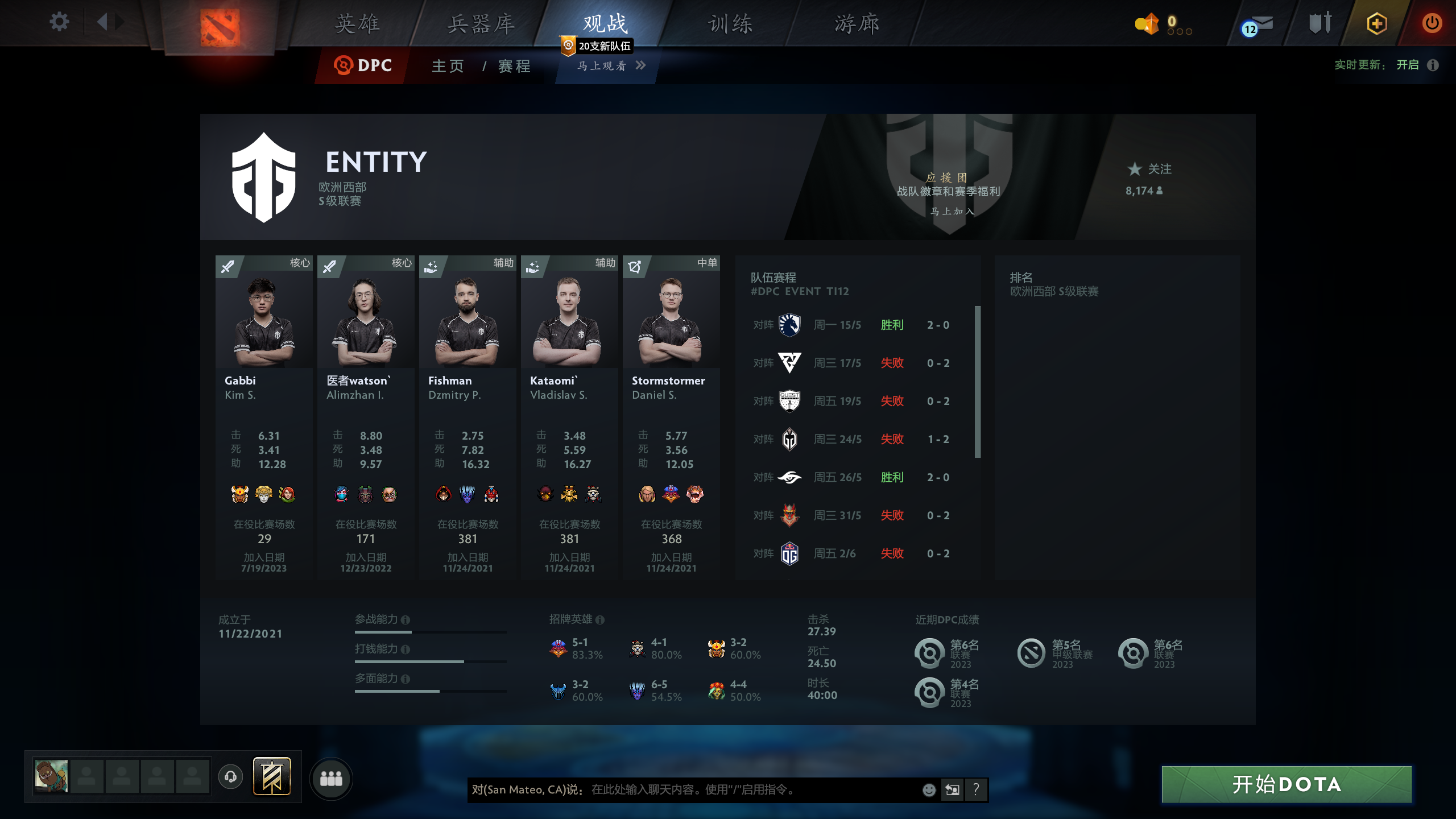Open the 赛程 tab in the DPC section
This screenshot has width=1456, height=819.
(511, 66)
